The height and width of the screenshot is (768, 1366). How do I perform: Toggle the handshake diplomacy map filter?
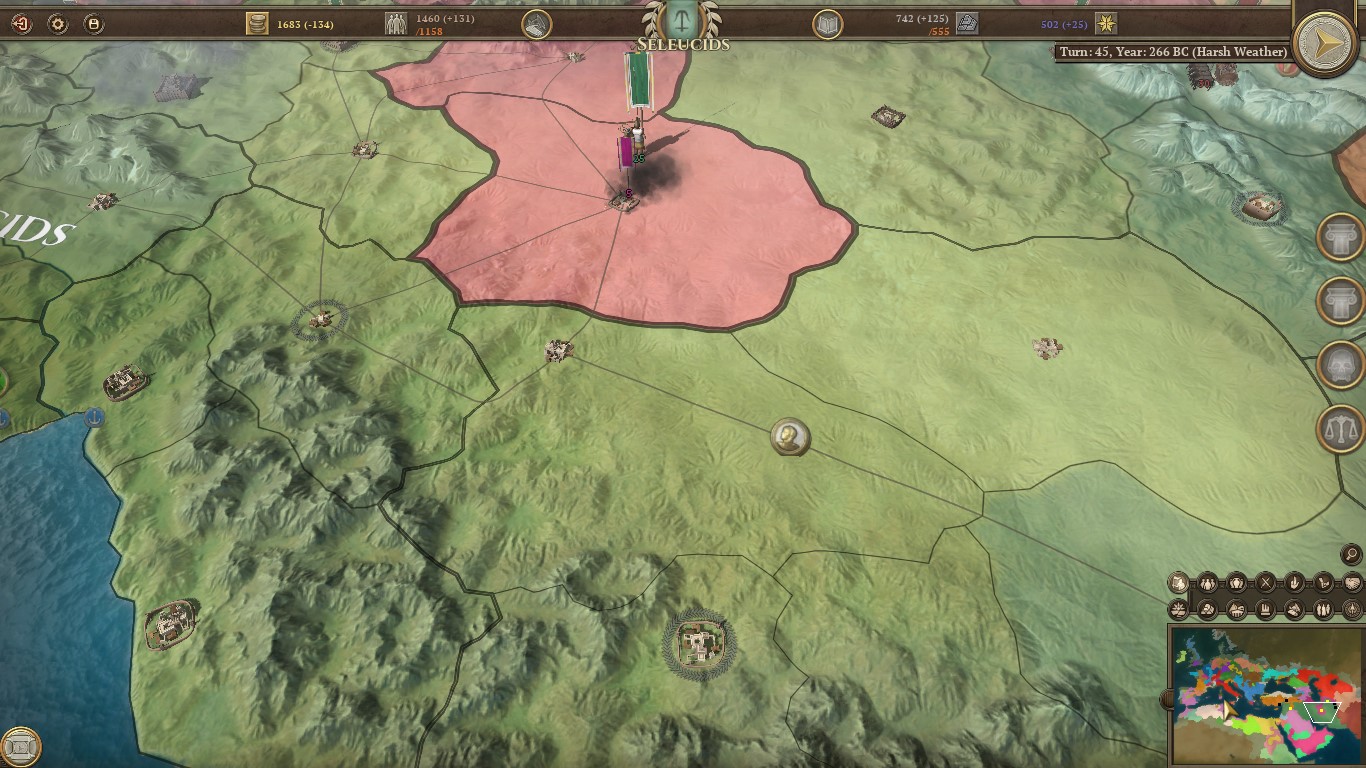coord(1352,581)
